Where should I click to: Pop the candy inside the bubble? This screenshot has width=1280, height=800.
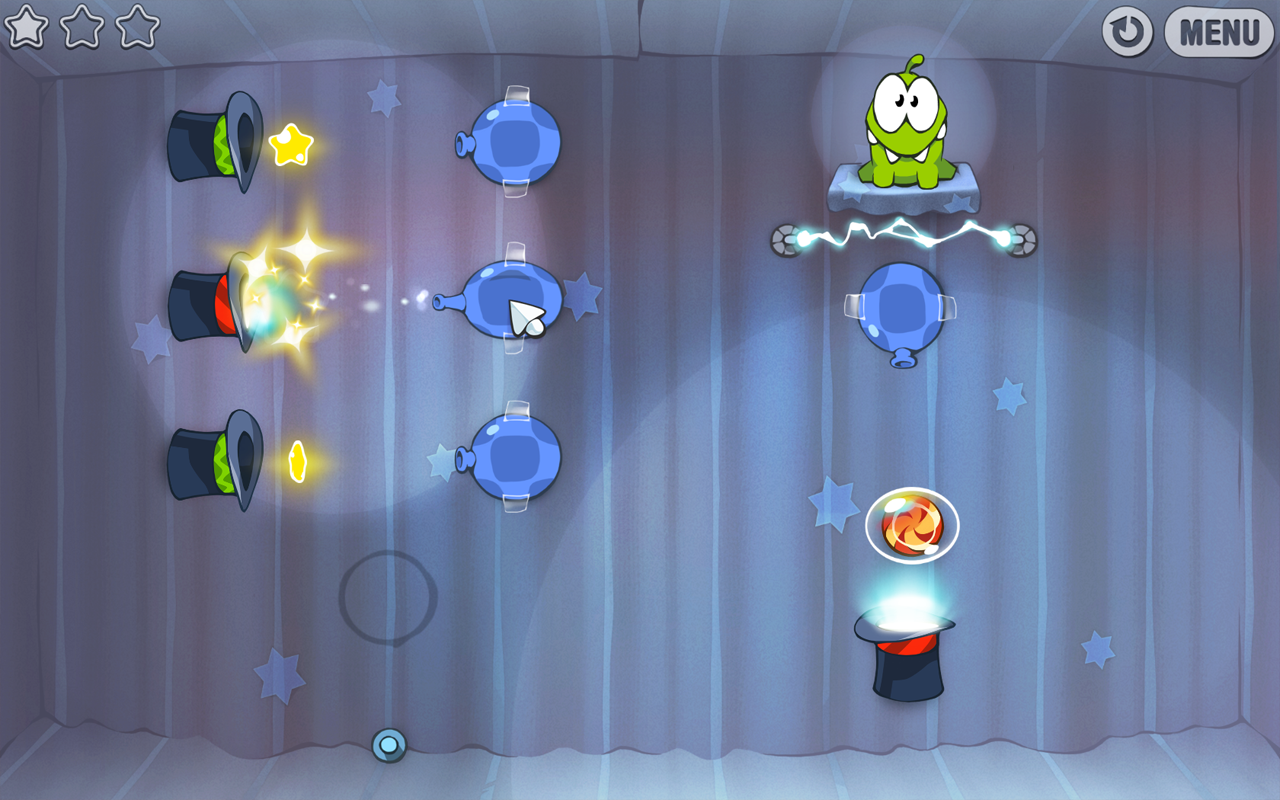click(912, 524)
